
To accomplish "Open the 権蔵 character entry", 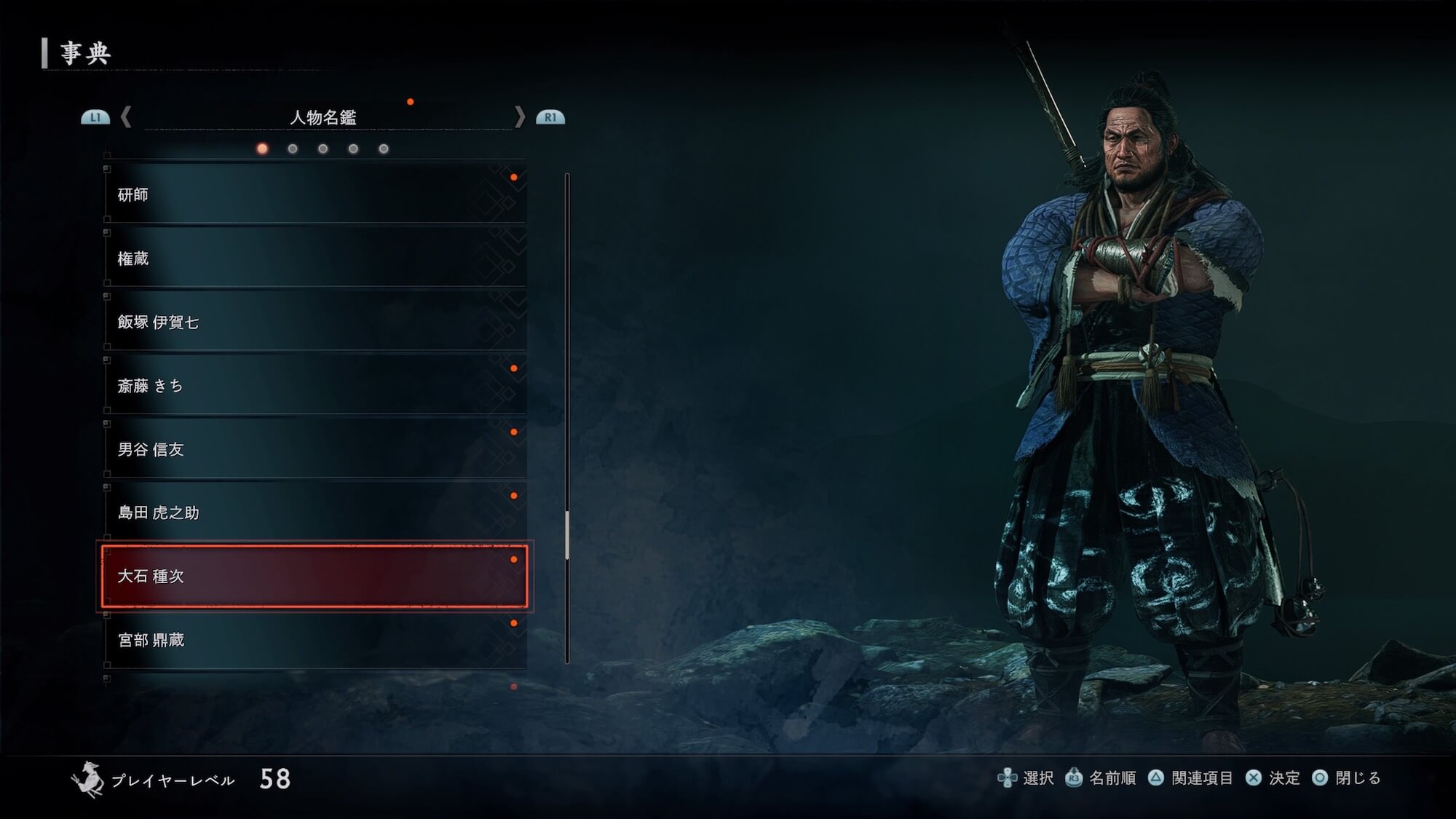I will pyautogui.click(x=314, y=258).
